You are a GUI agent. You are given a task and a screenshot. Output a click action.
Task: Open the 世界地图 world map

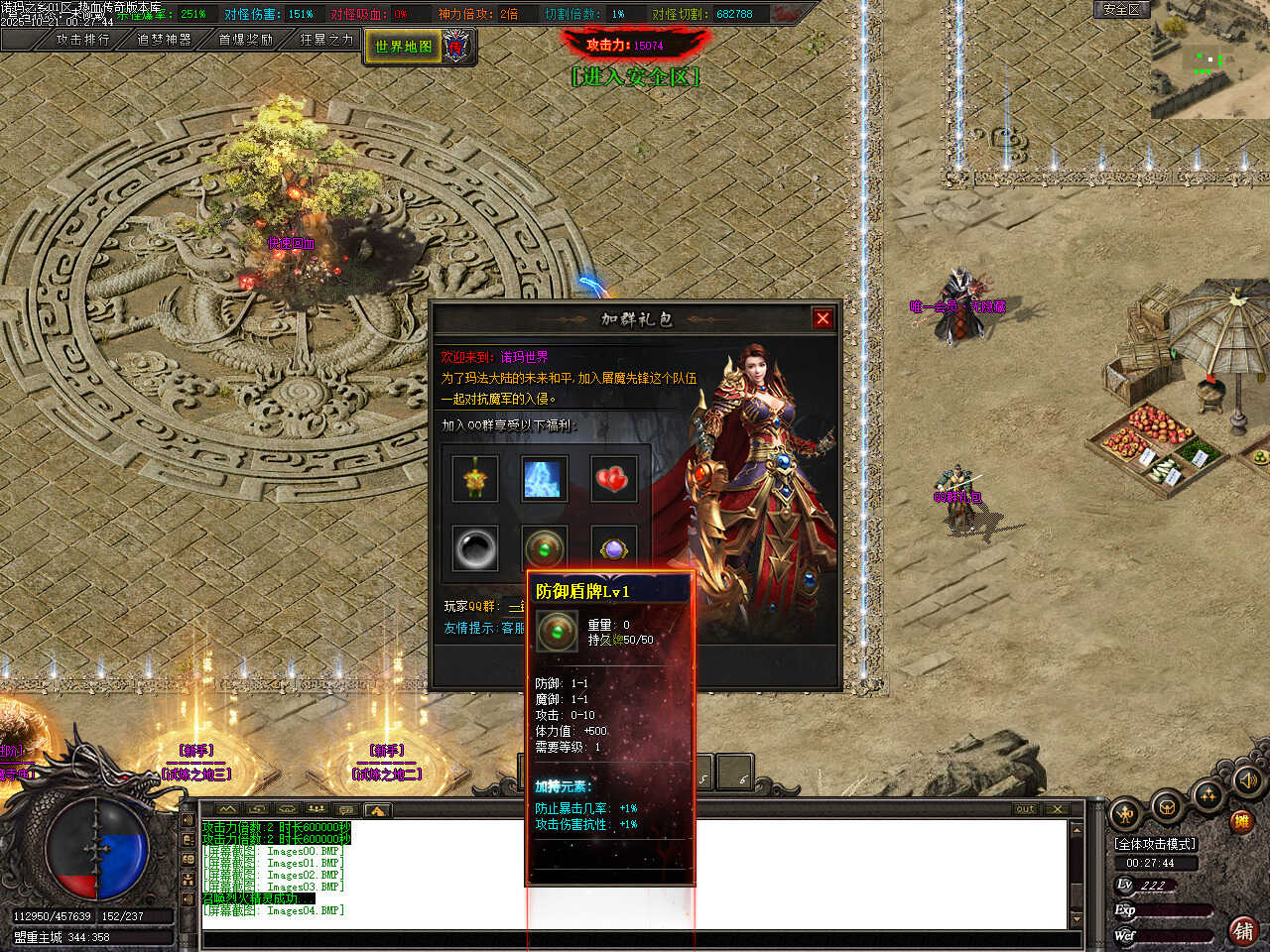tap(404, 47)
